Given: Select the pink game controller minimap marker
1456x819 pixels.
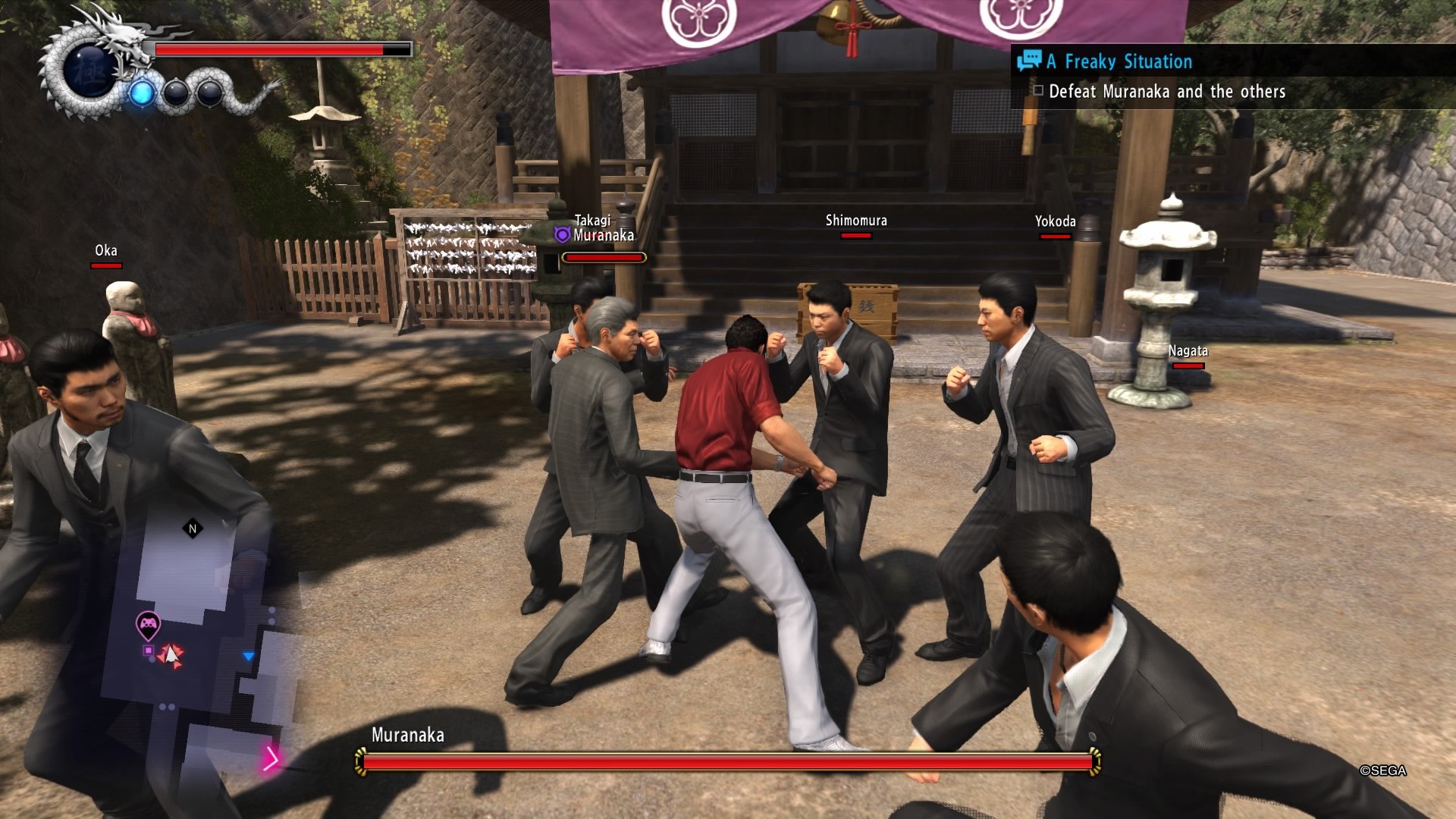Looking at the screenshot, I should [148, 623].
